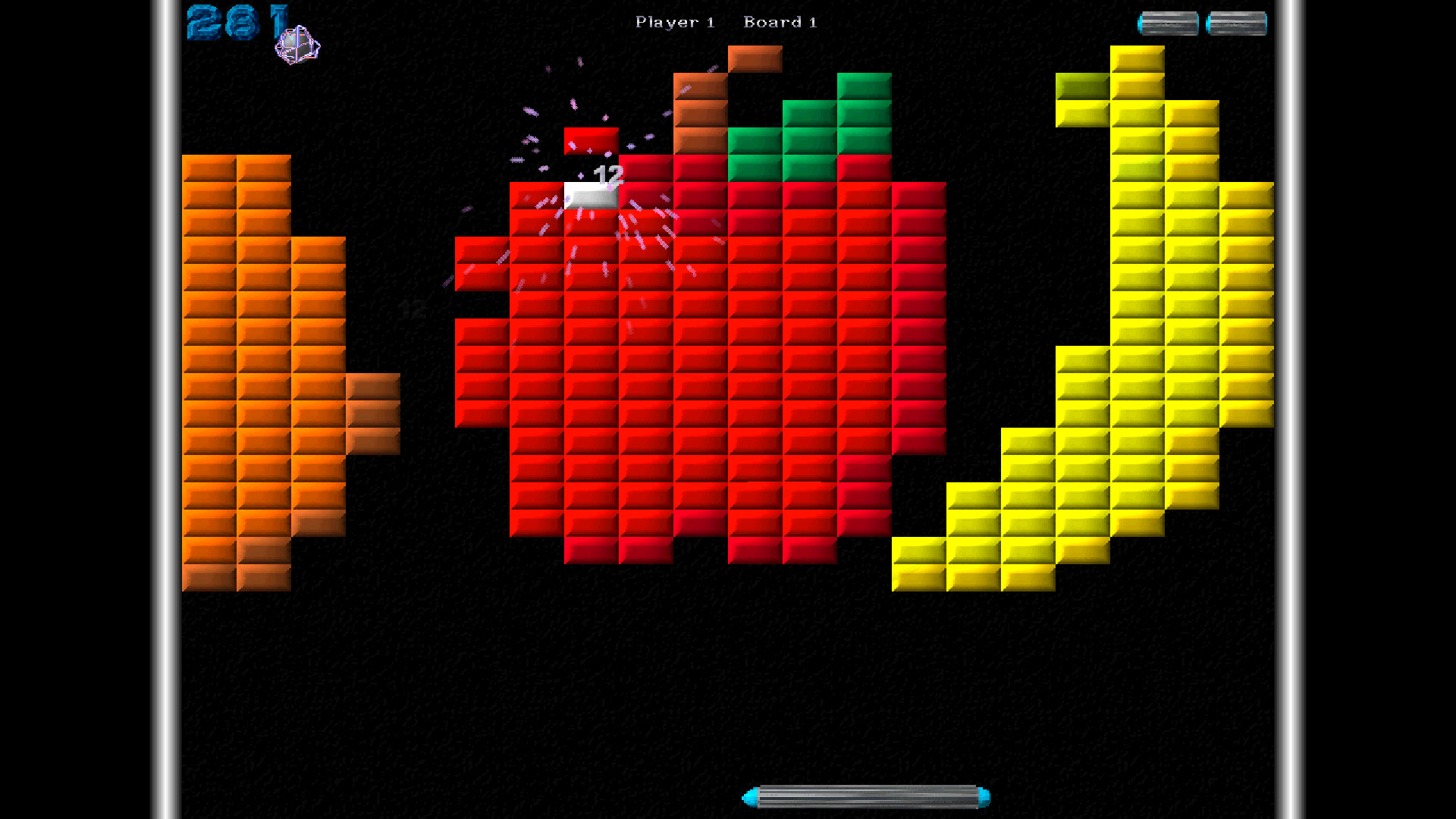Select the first extra-life paddle icon top right
Screen dimensions: 1456x819
[x=1169, y=23]
